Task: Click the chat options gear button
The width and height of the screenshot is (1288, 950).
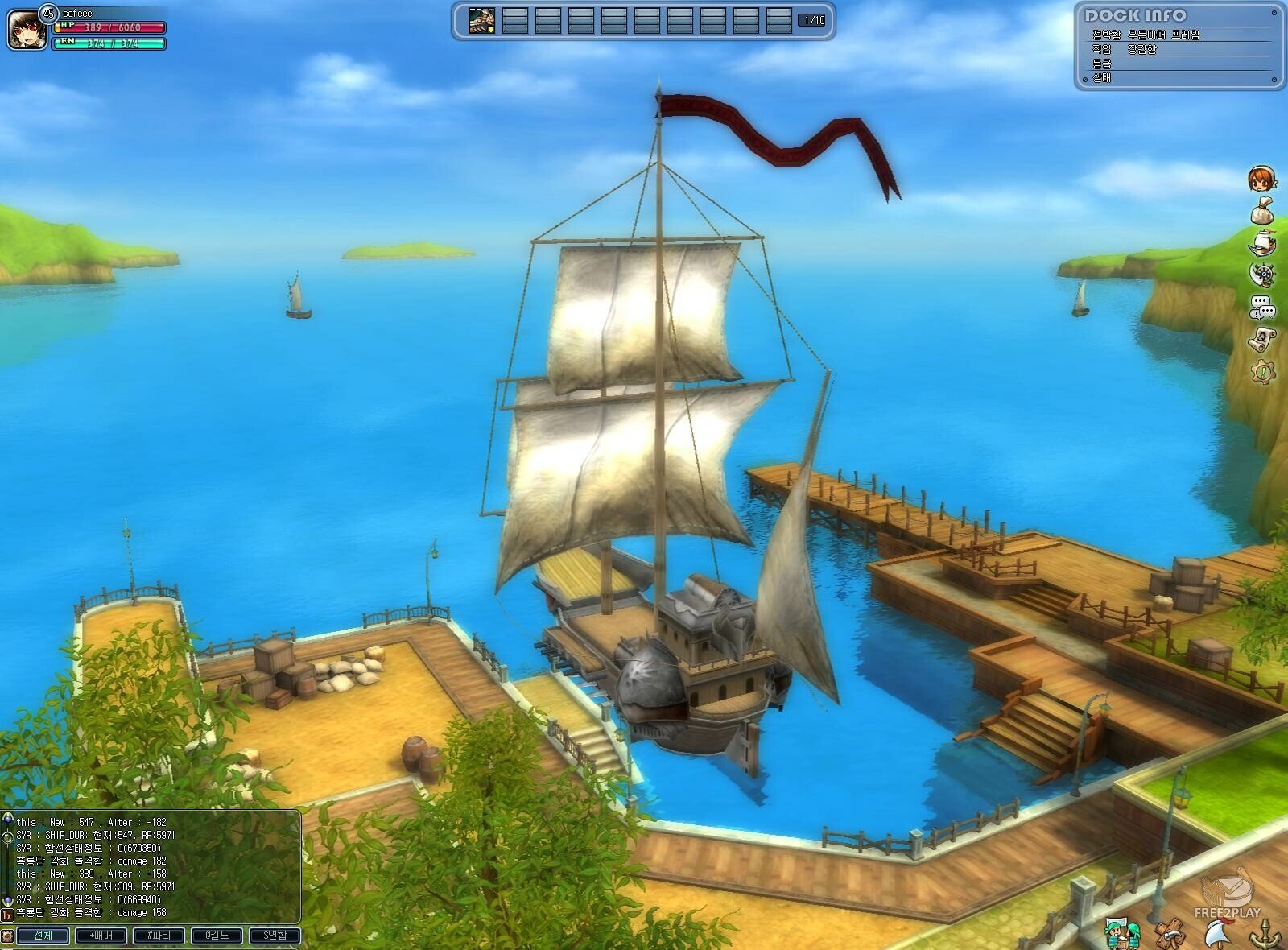Action: [x=7, y=936]
